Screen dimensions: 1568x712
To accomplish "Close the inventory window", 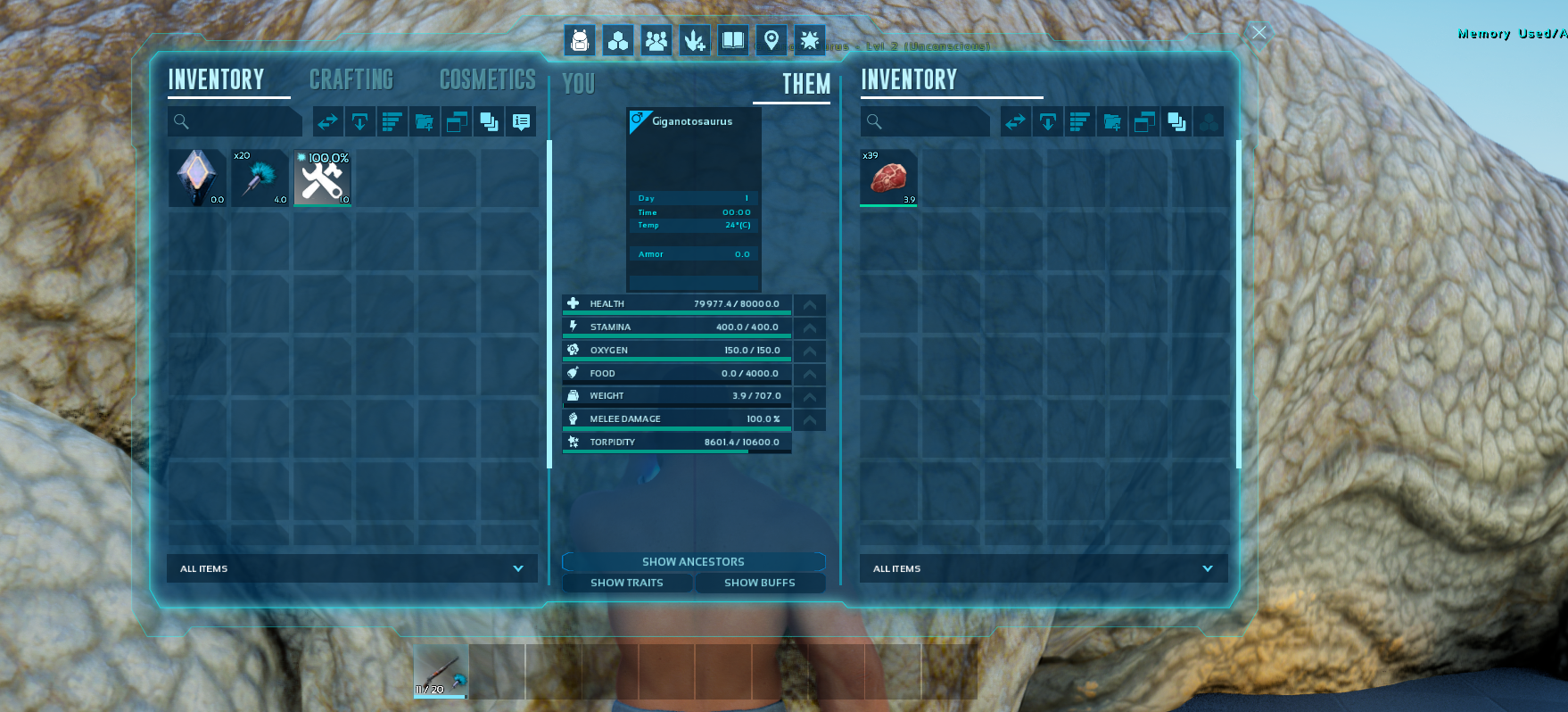I will [1259, 33].
